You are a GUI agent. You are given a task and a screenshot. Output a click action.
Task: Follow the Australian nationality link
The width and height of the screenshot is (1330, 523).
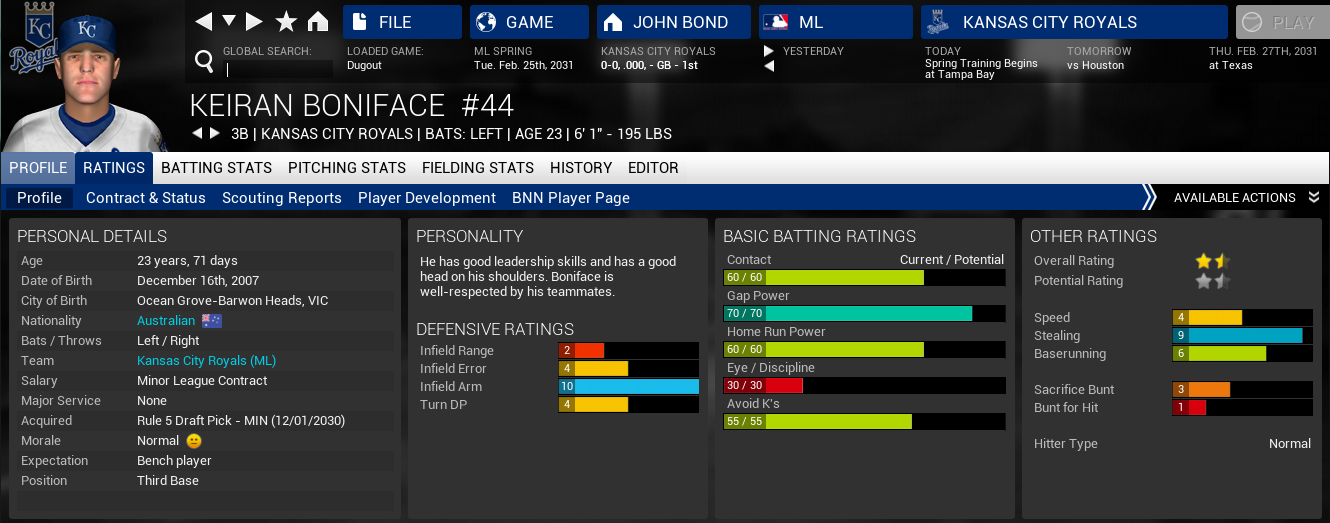tap(166, 321)
